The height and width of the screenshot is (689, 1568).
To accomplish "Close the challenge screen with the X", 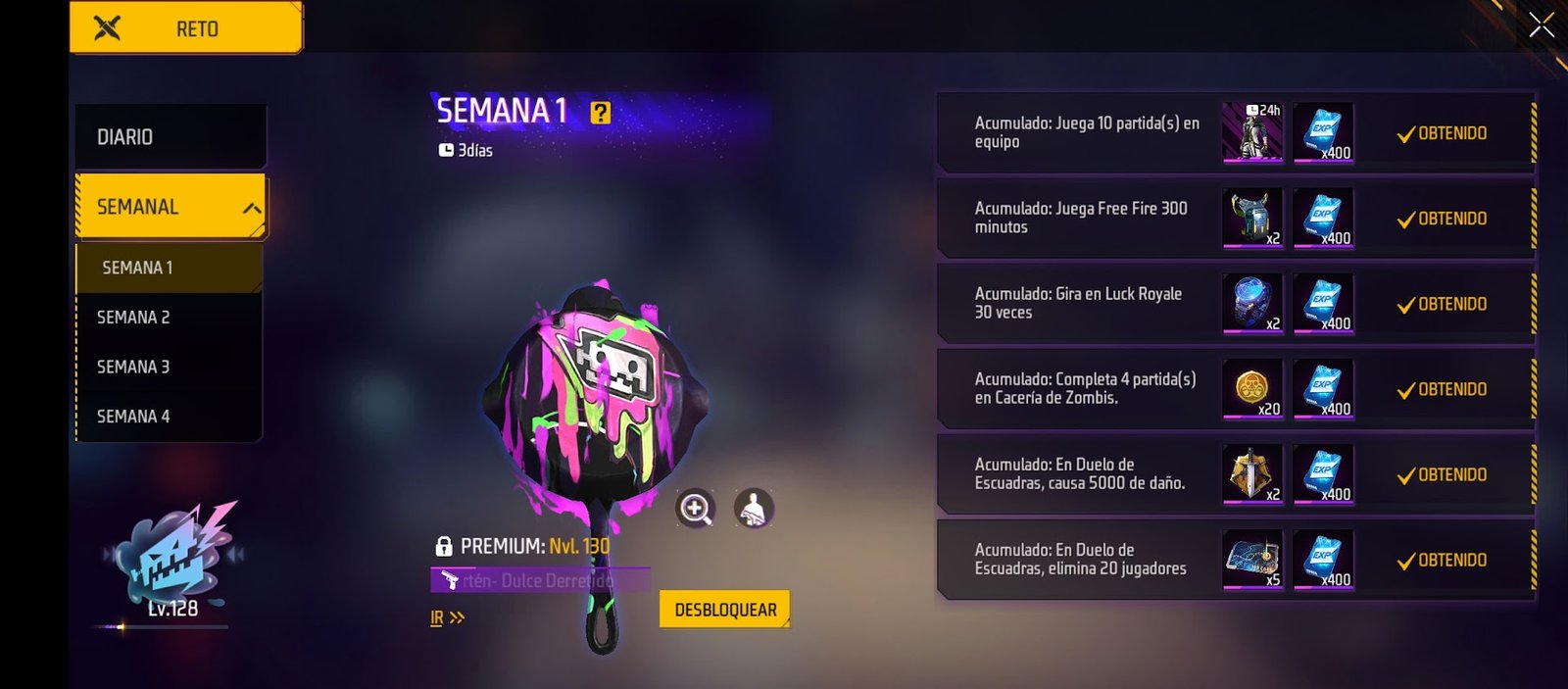I will coord(1541,25).
